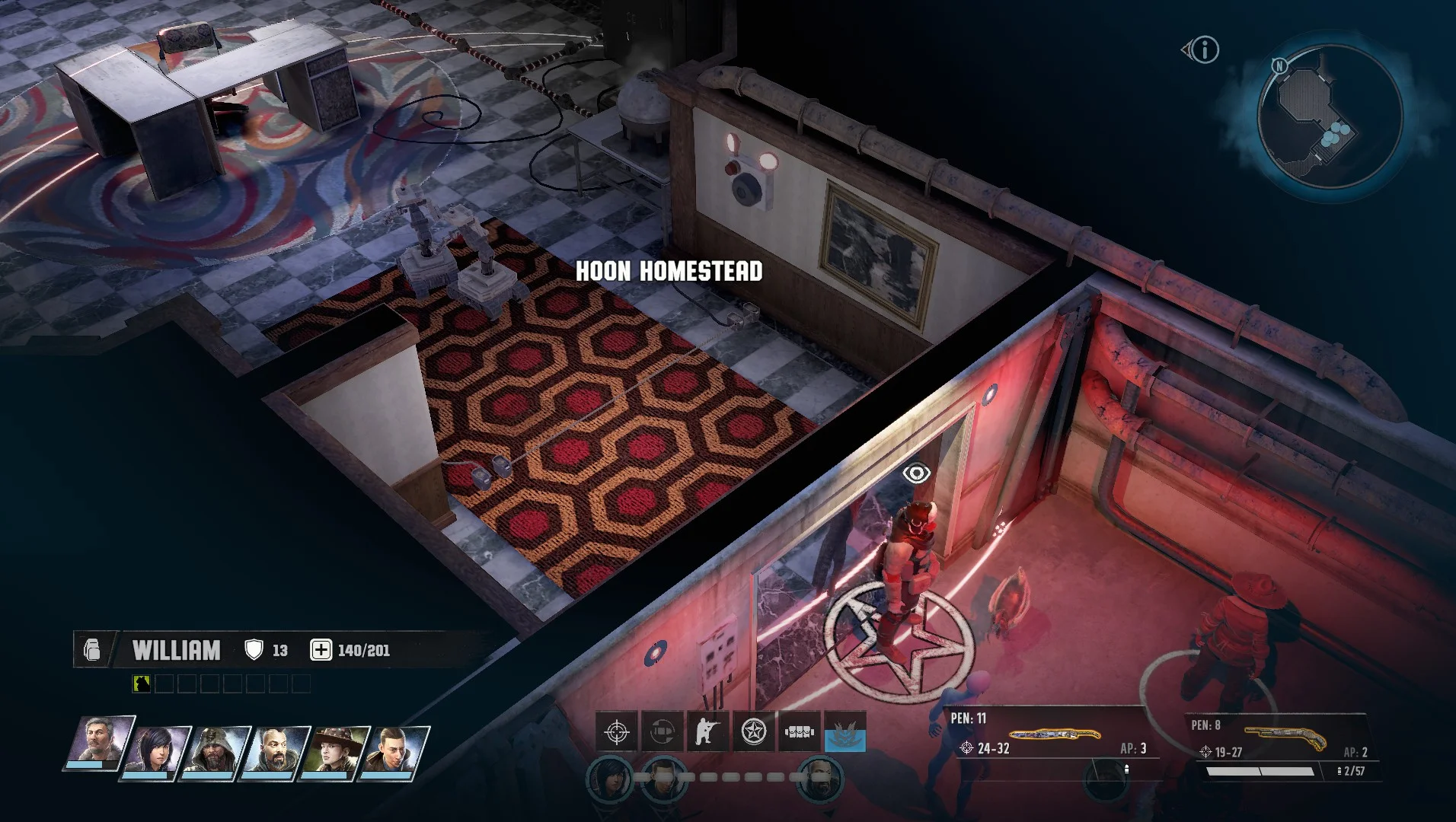Click the reload bullet ability icon
The height and width of the screenshot is (822, 1456).
[x=662, y=732]
